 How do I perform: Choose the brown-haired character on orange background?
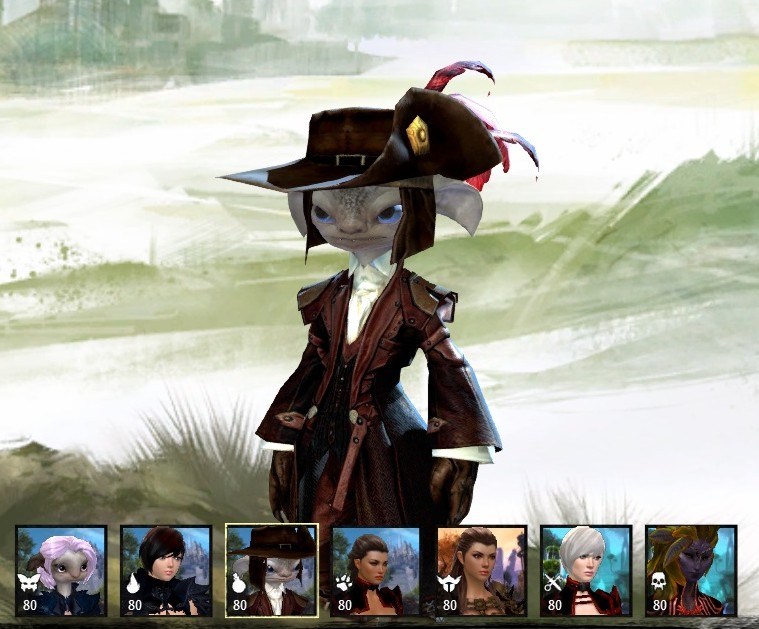(481, 570)
